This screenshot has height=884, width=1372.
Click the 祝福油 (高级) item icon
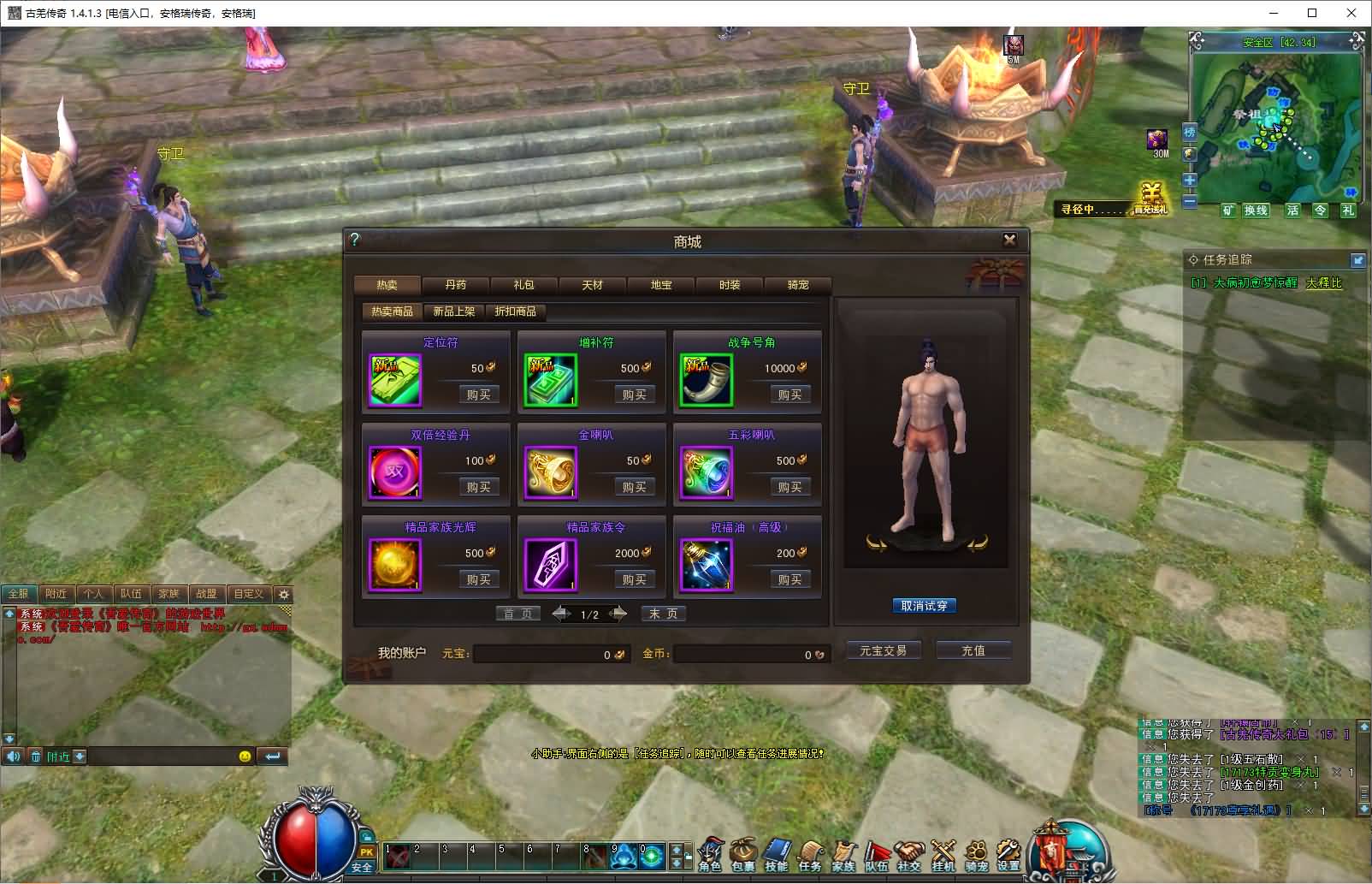click(x=706, y=565)
